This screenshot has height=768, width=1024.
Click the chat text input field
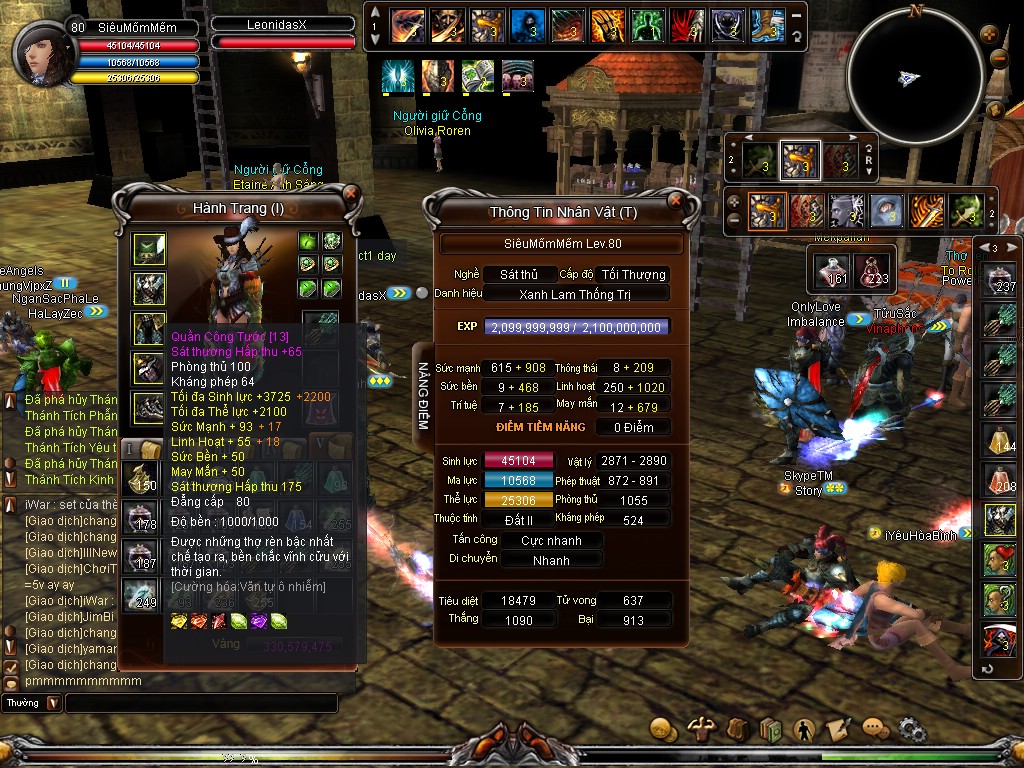click(210, 703)
